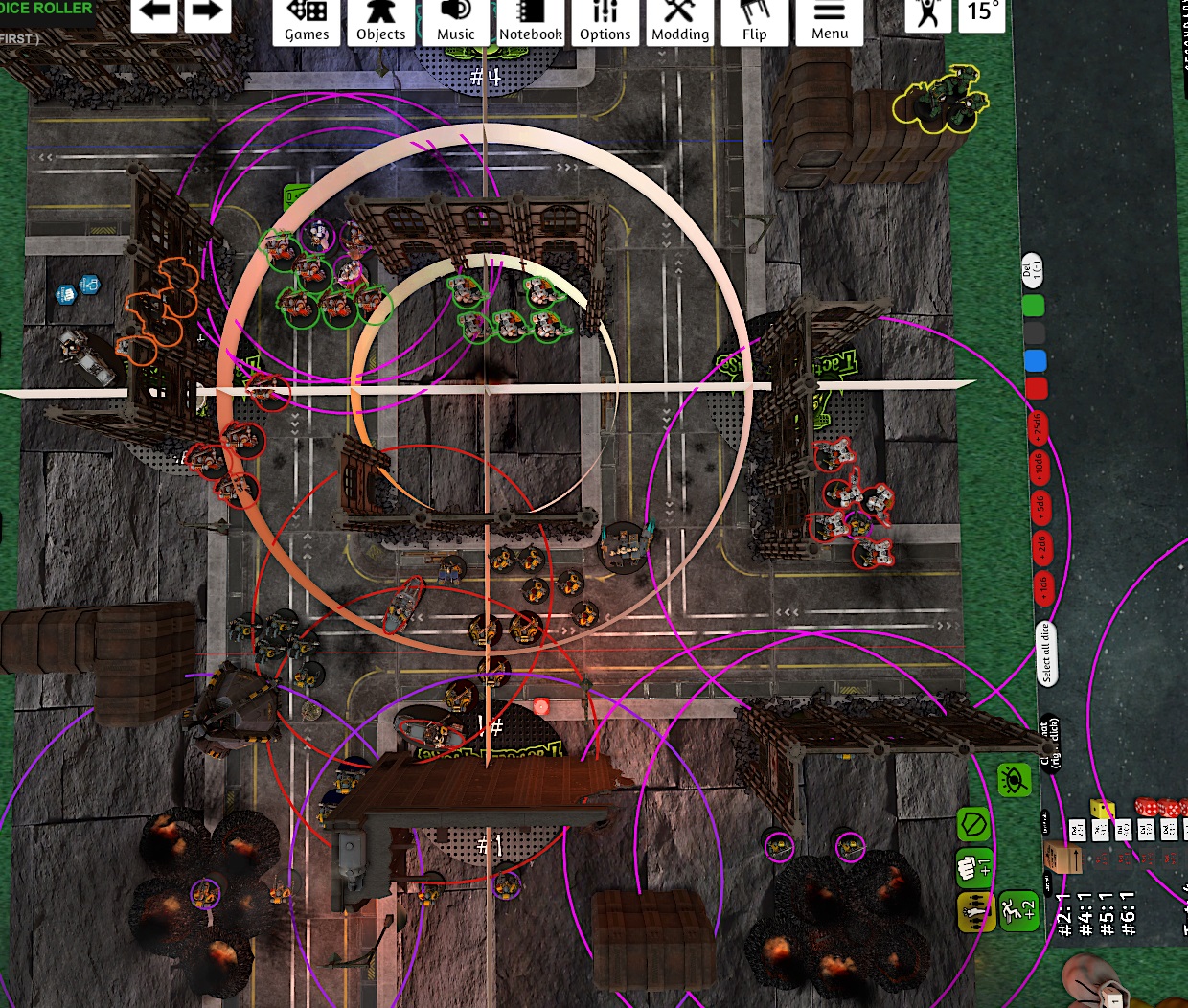This screenshot has height=1008, width=1188.
Task: Click the right arrow redo button
Action: [207, 13]
